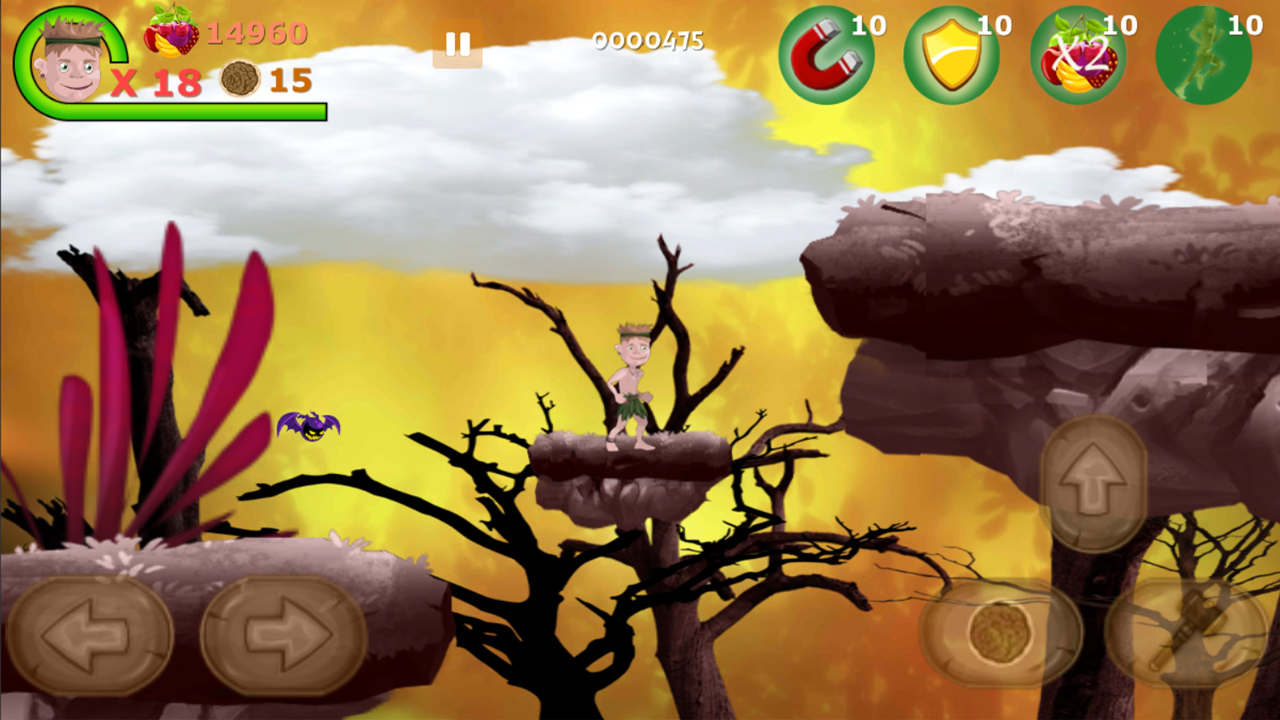Open the pause menu
This screenshot has height=720, width=1280.
coord(458,44)
